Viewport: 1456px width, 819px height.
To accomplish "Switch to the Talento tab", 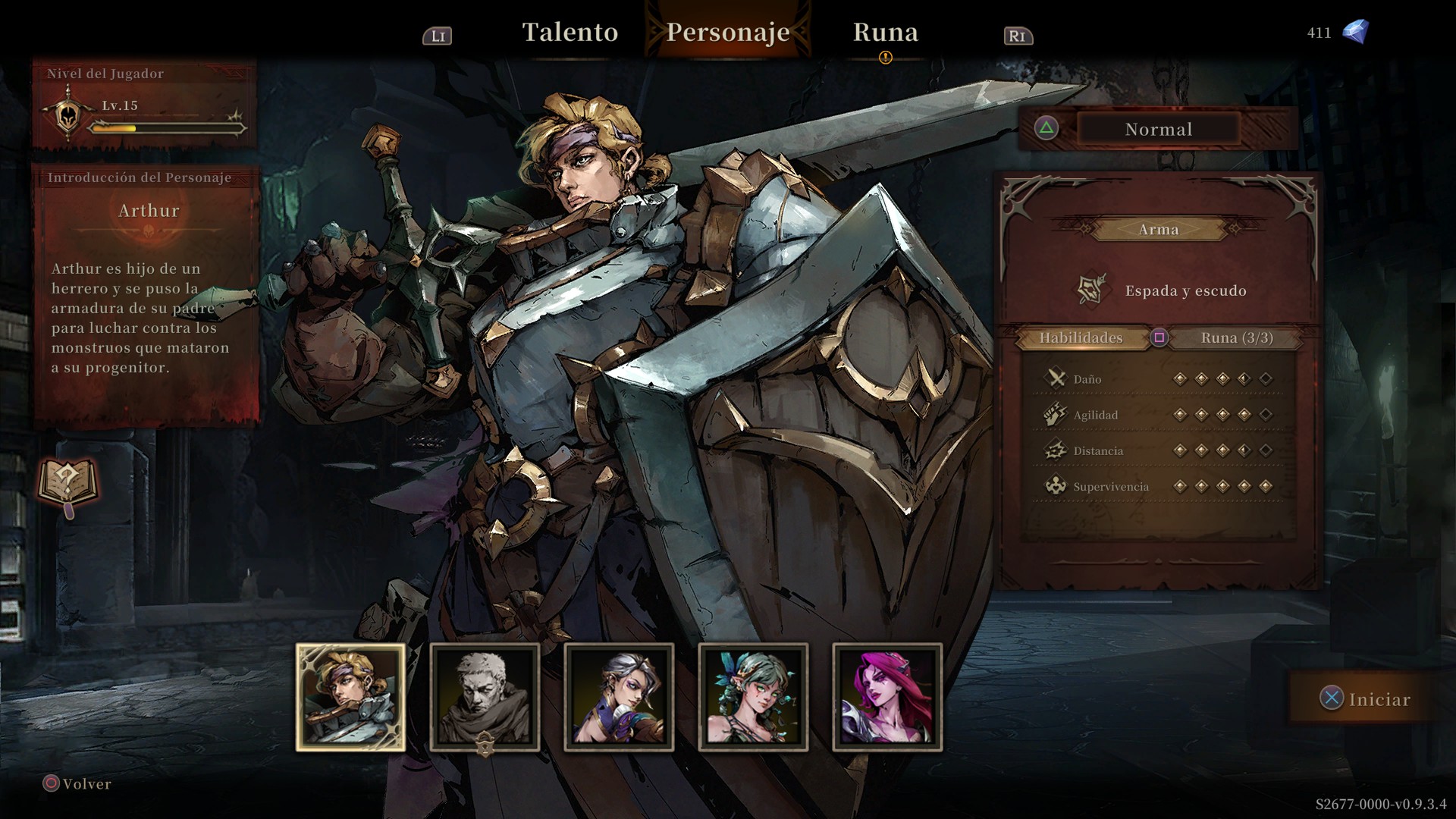I will 570,33.
